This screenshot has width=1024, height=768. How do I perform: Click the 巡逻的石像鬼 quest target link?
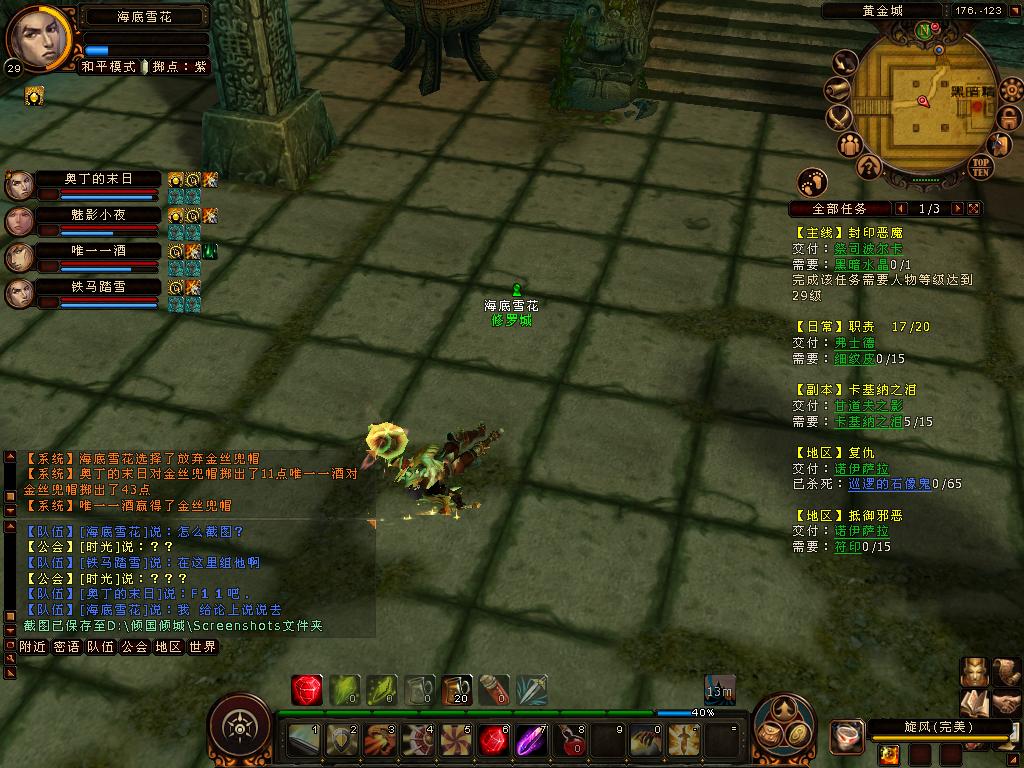tap(890, 484)
